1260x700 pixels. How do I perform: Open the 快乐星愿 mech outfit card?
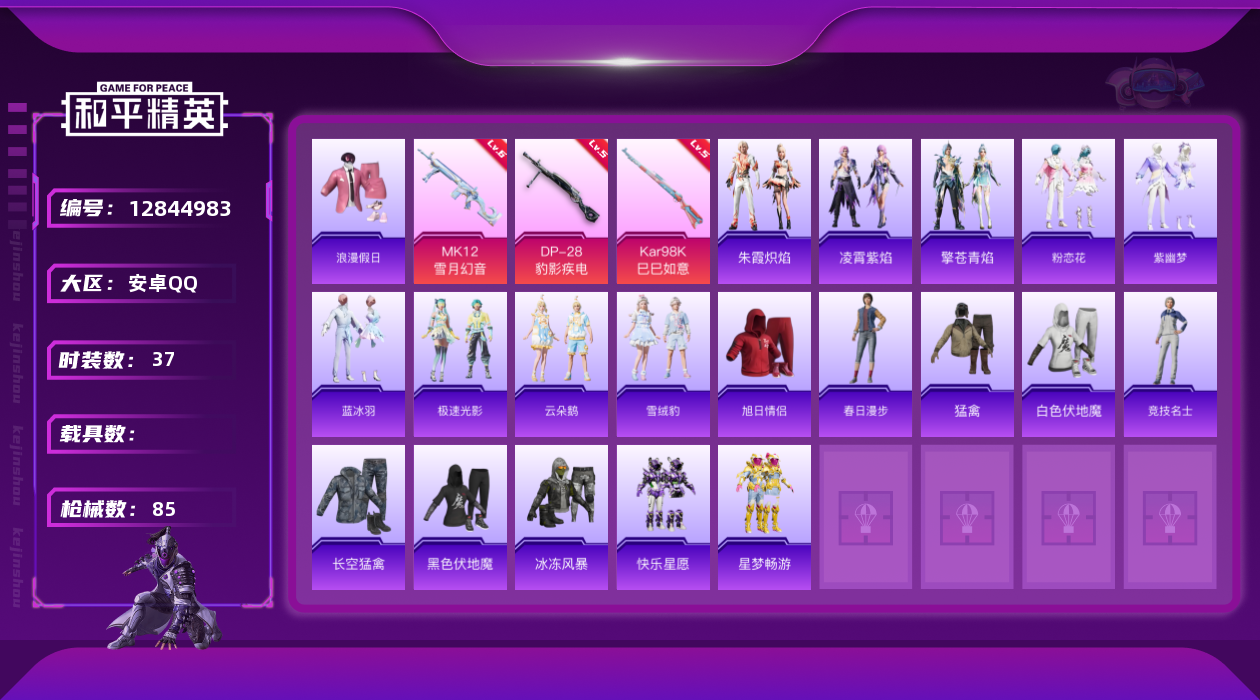663,517
